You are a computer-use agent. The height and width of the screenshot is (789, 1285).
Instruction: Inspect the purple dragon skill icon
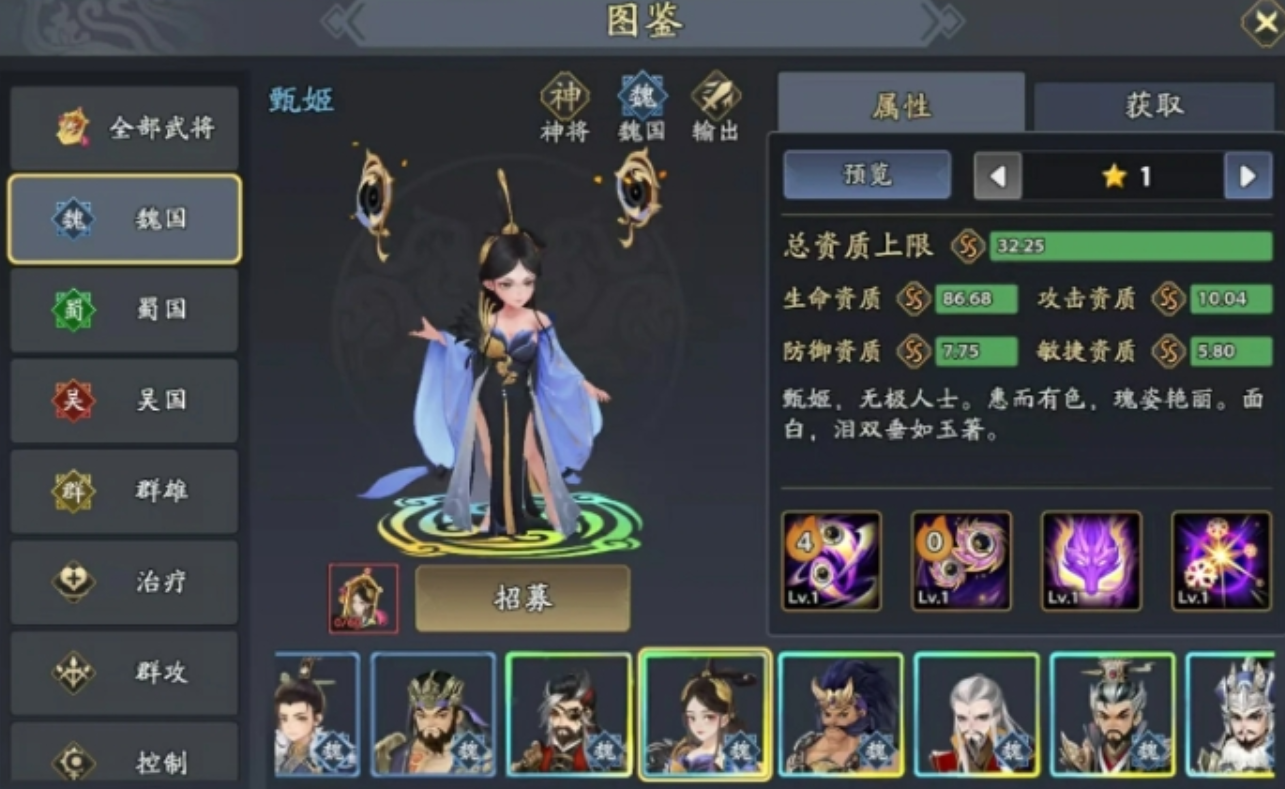click(1091, 560)
